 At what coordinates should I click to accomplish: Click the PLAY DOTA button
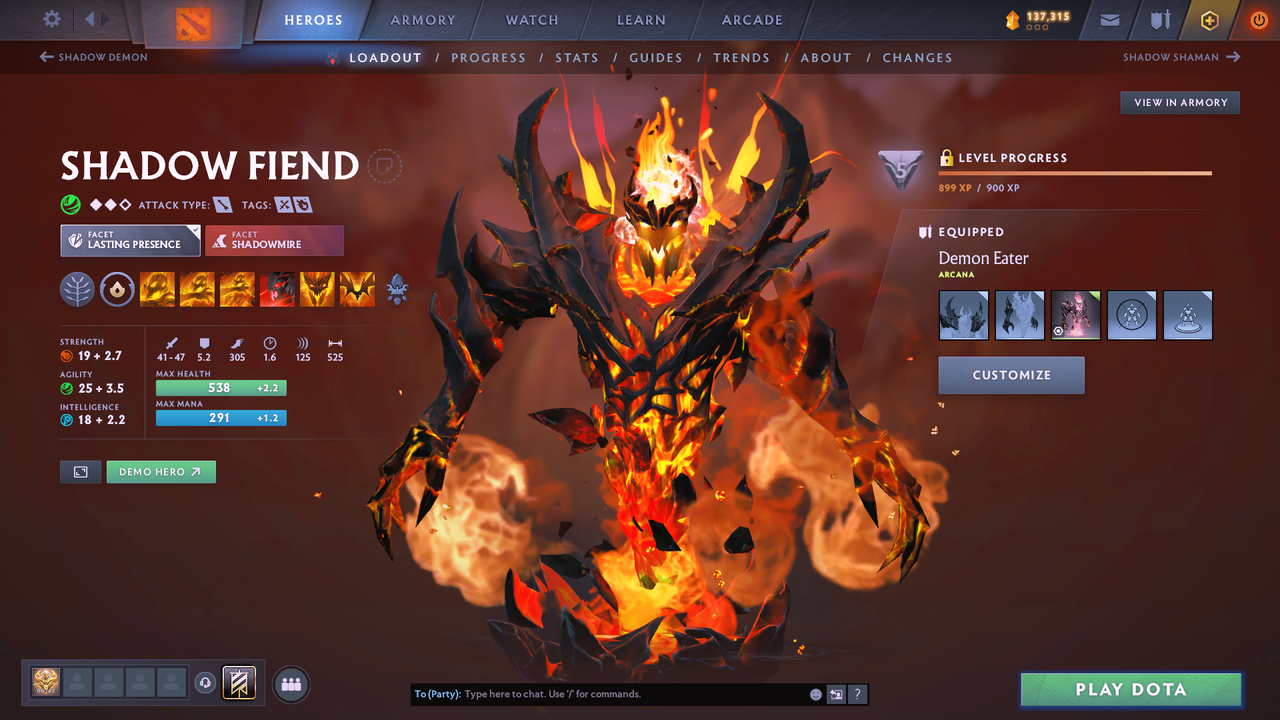click(1130, 689)
